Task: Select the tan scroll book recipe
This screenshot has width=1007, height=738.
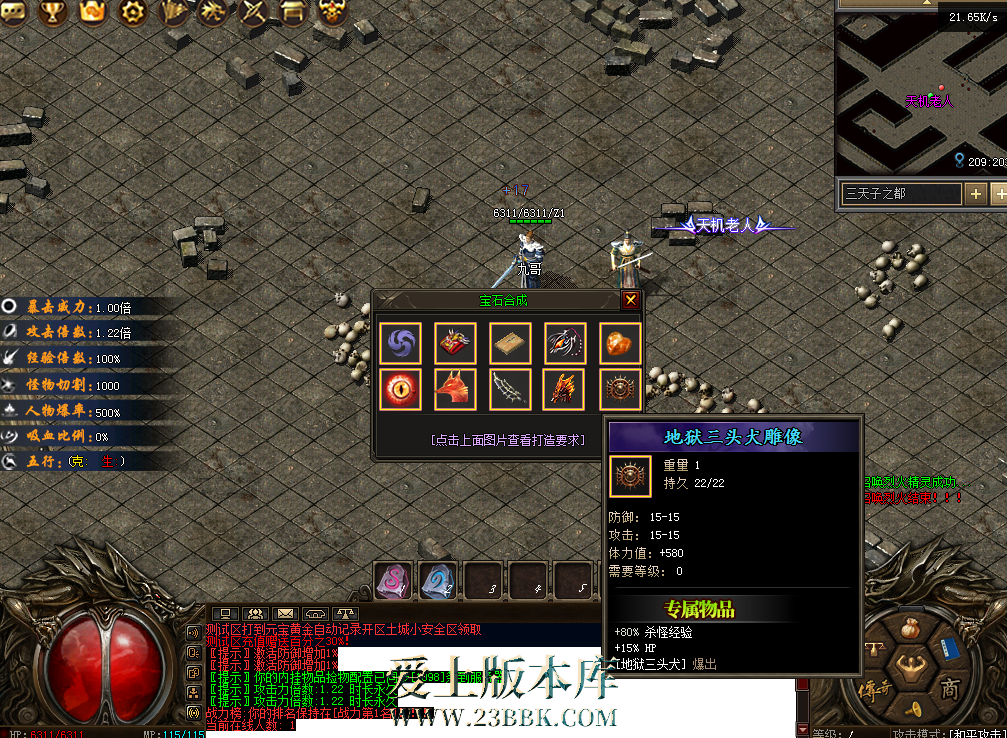Action: coord(510,343)
